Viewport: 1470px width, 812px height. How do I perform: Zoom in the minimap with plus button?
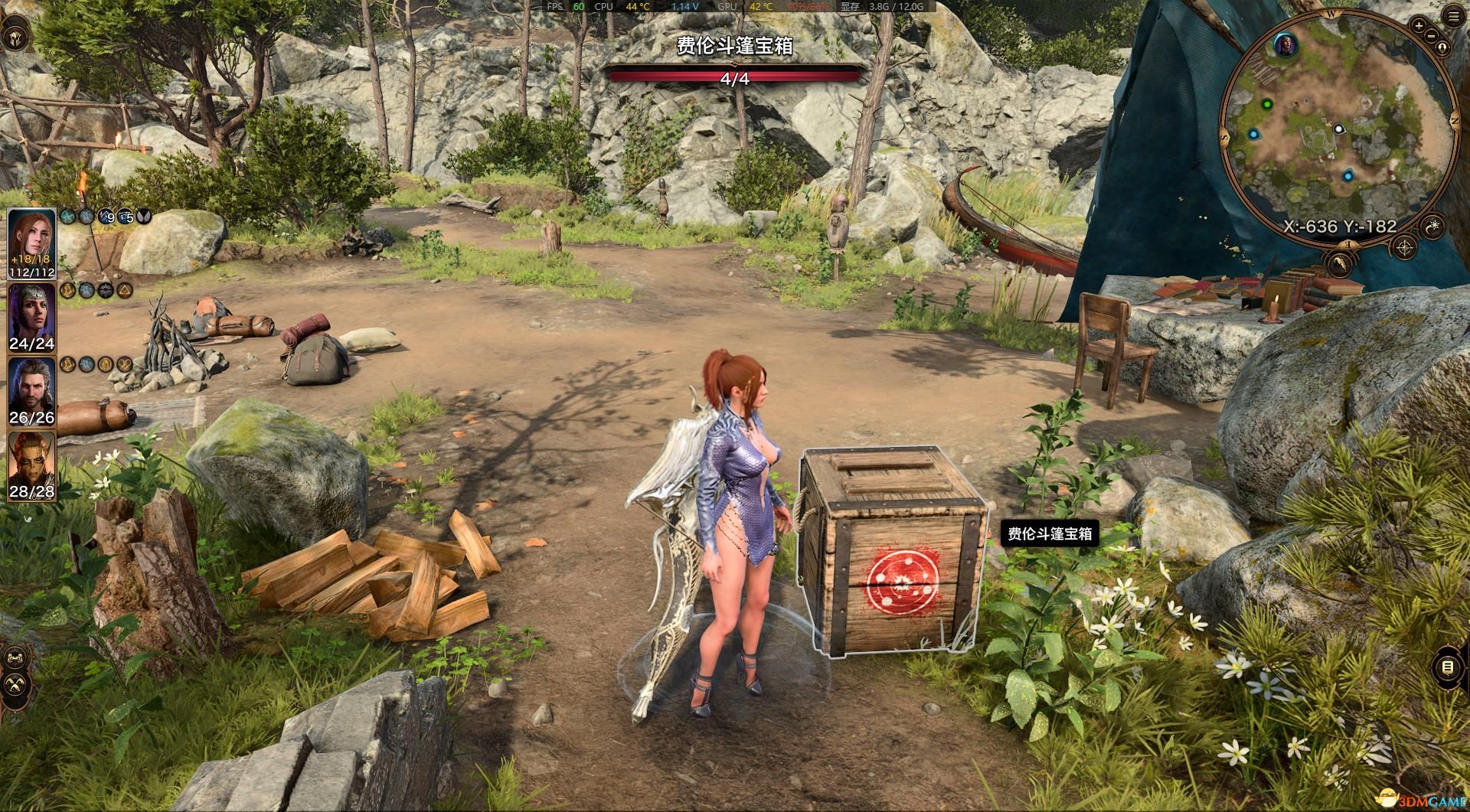pyautogui.click(x=1418, y=26)
